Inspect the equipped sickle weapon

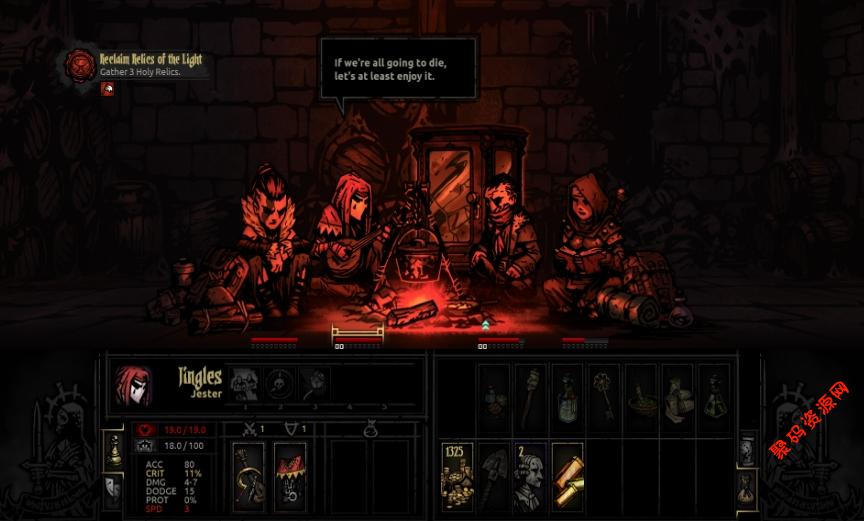tap(248, 476)
